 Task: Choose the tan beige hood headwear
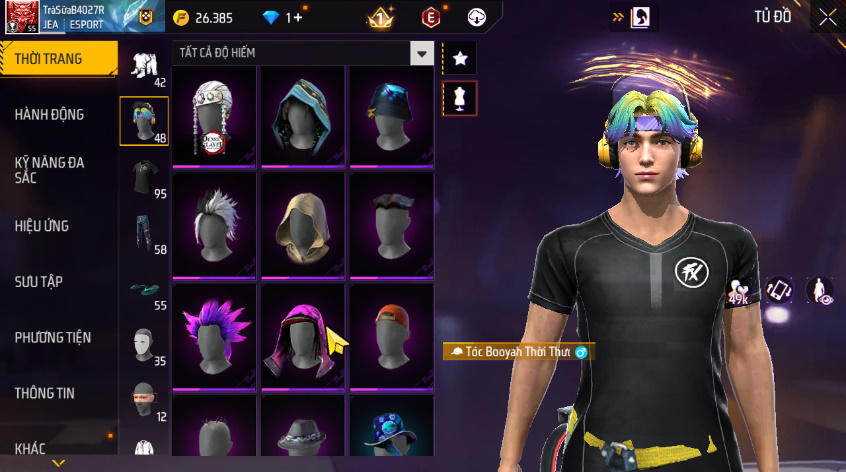(302, 224)
